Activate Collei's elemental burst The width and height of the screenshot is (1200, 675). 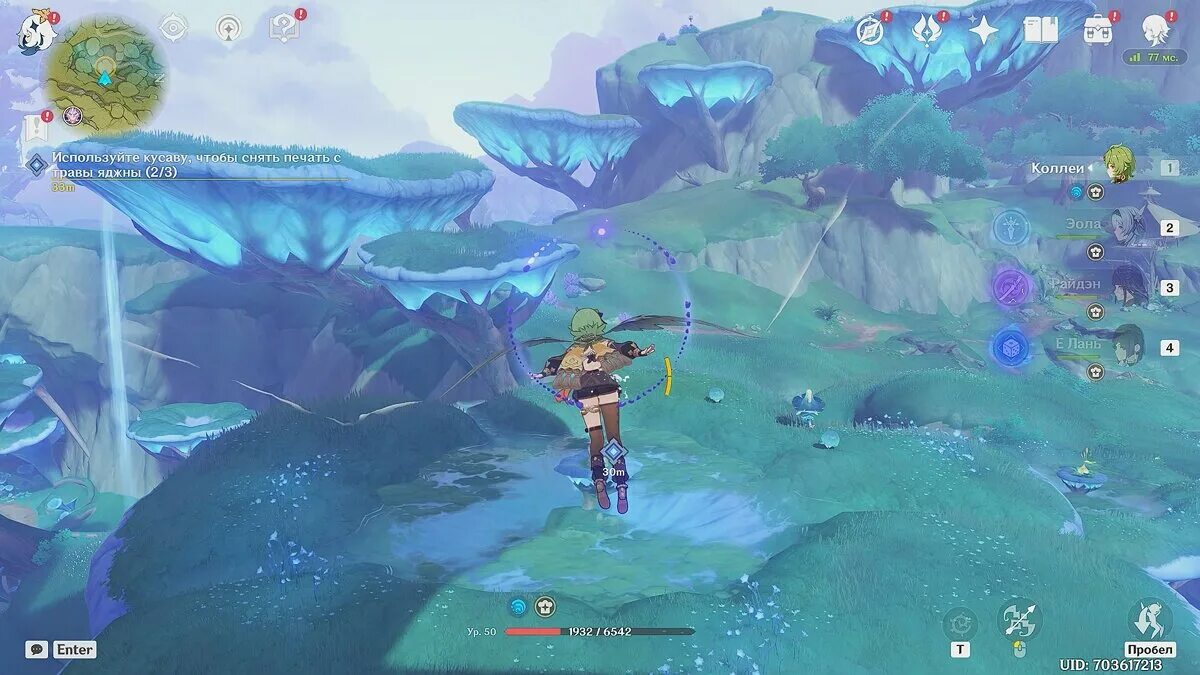[1020, 620]
